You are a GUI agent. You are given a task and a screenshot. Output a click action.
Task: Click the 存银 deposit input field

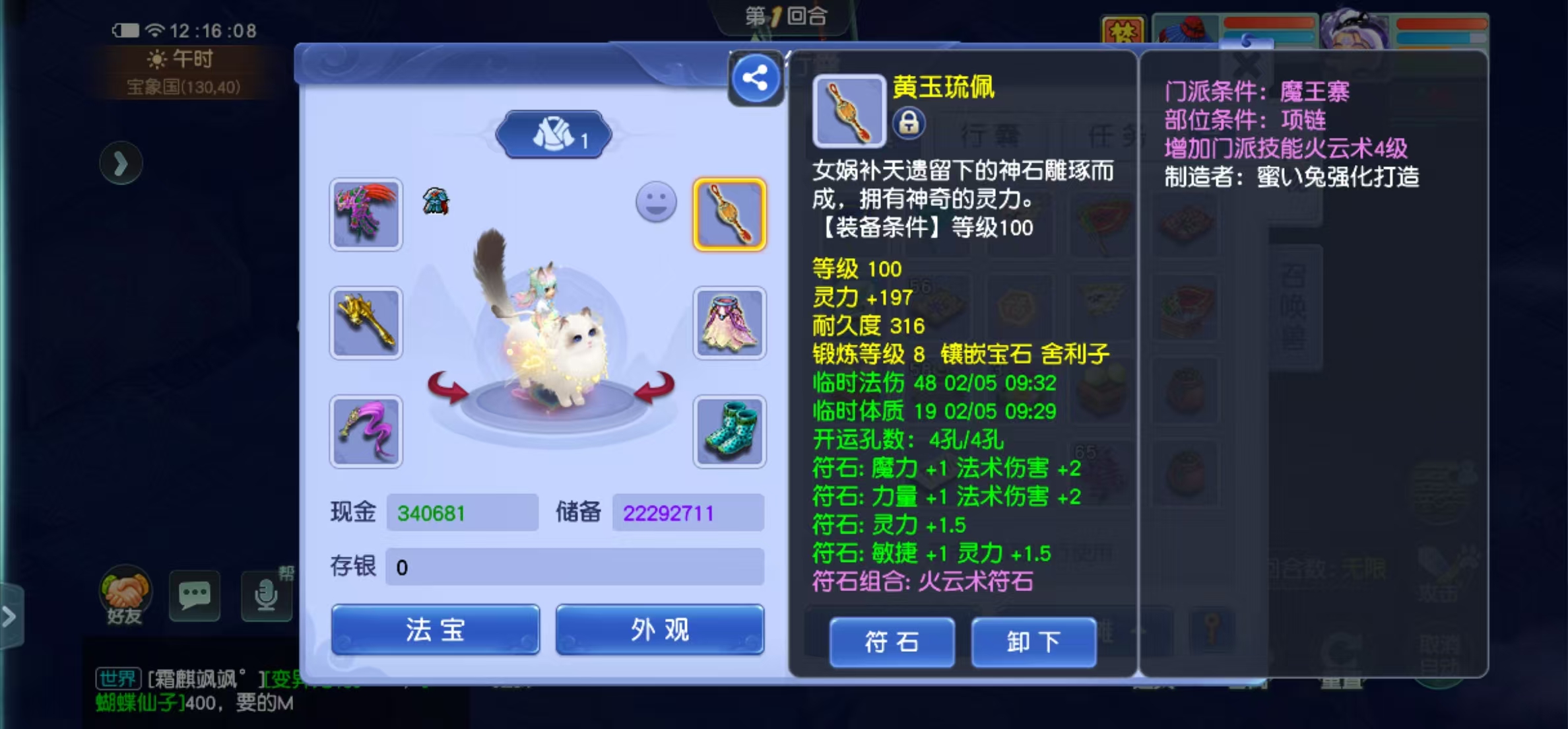tap(574, 567)
